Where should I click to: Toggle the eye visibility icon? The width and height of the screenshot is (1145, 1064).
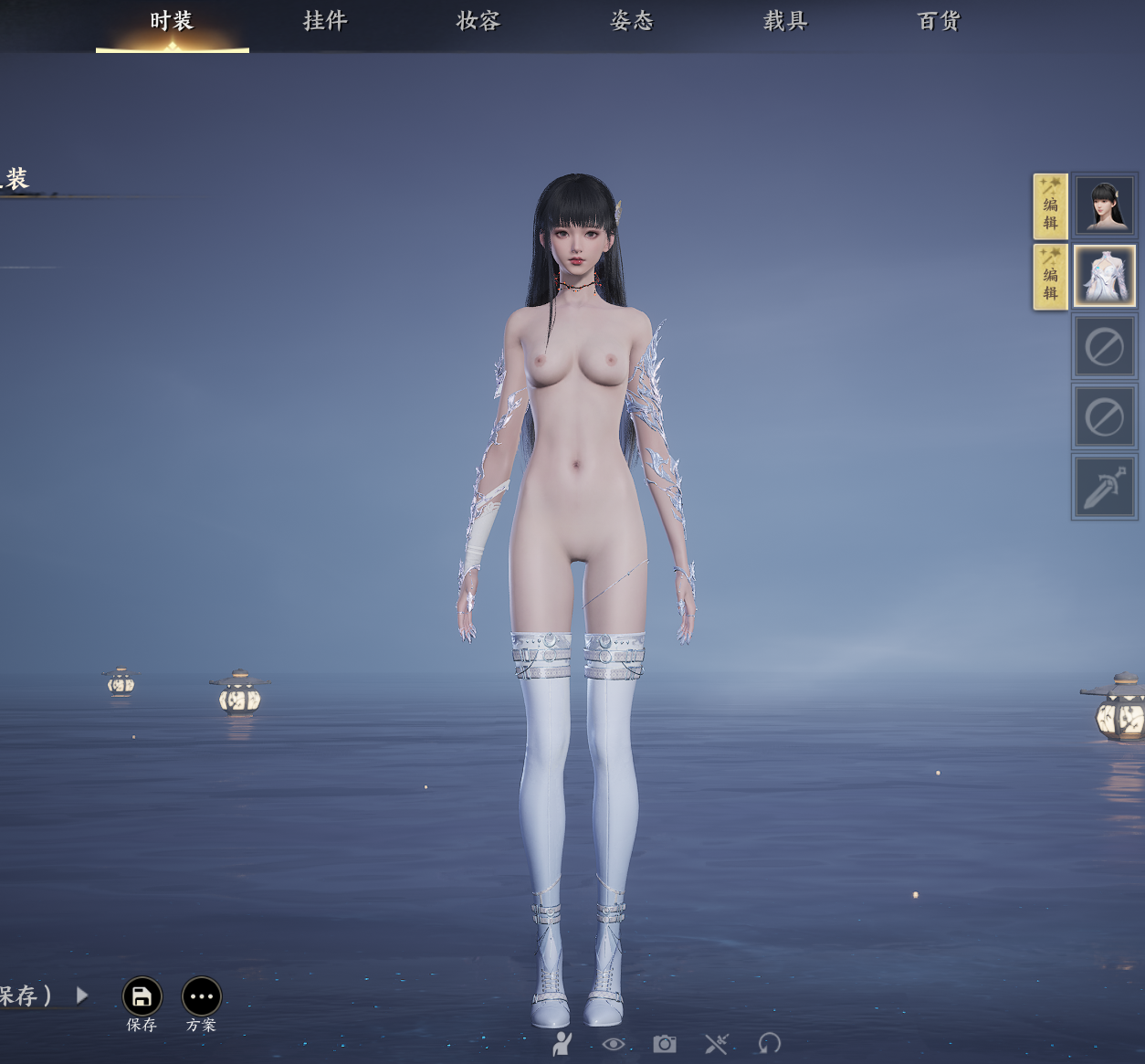pos(614,1043)
